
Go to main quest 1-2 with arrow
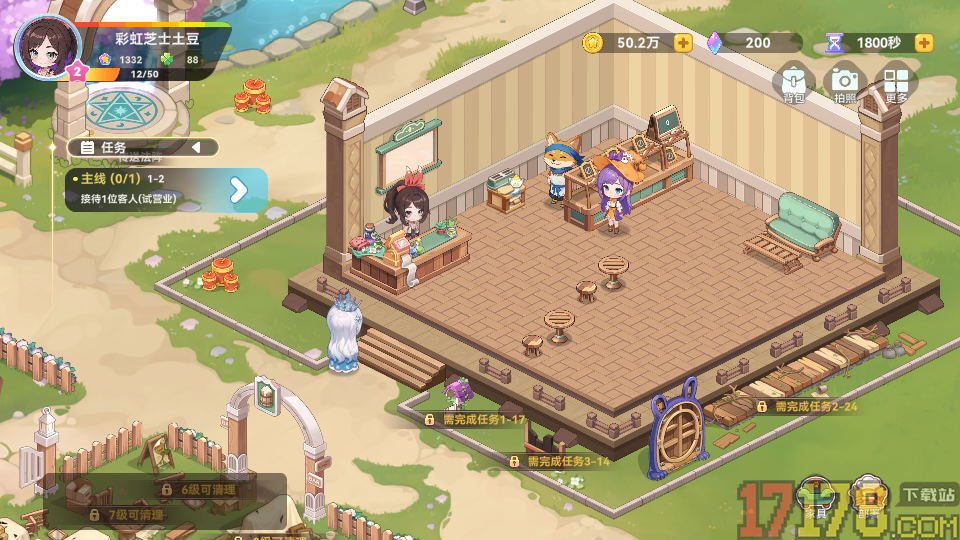click(239, 190)
